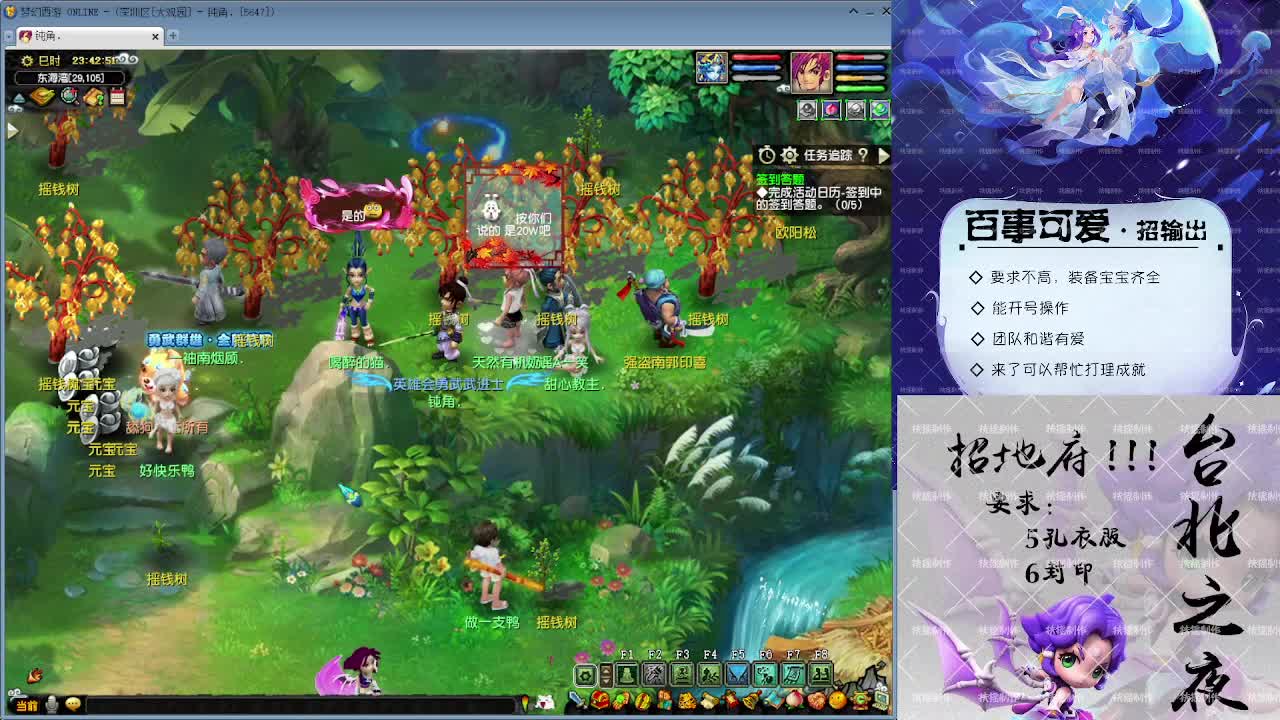
Task: Open the quest book icon with question mark
Action: pos(95,96)
